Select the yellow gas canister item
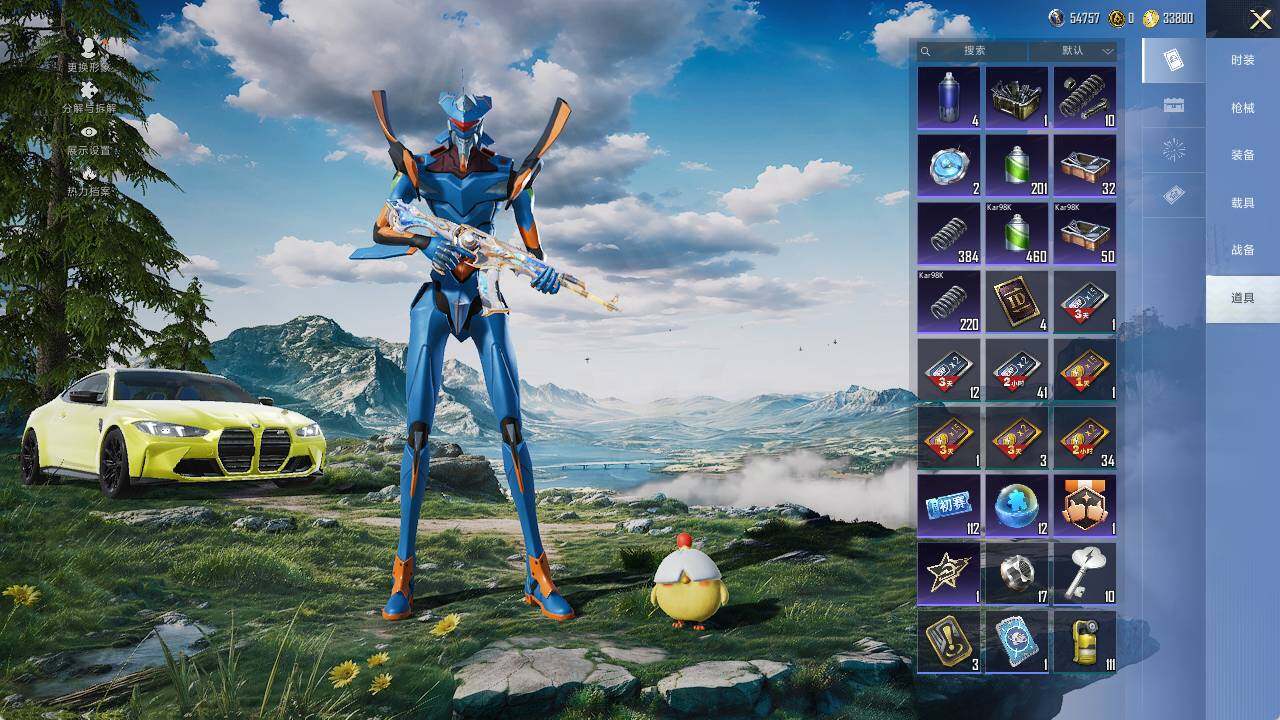The image size is (1280, 720). click(x=1085, y=642)
